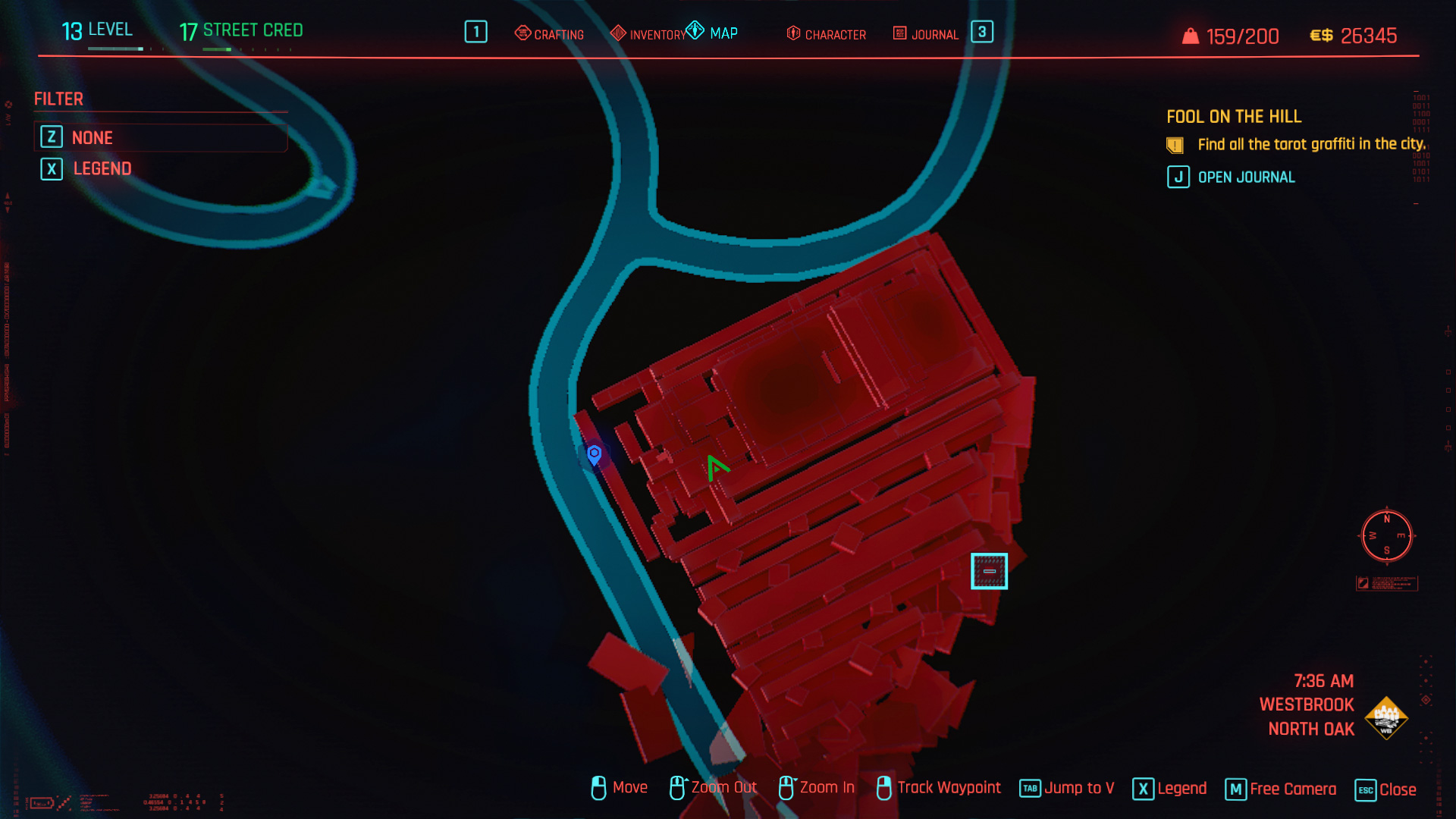Select the Fool on the Hill tracked quest
1456x819 pixels.
tap(1234, 117)
